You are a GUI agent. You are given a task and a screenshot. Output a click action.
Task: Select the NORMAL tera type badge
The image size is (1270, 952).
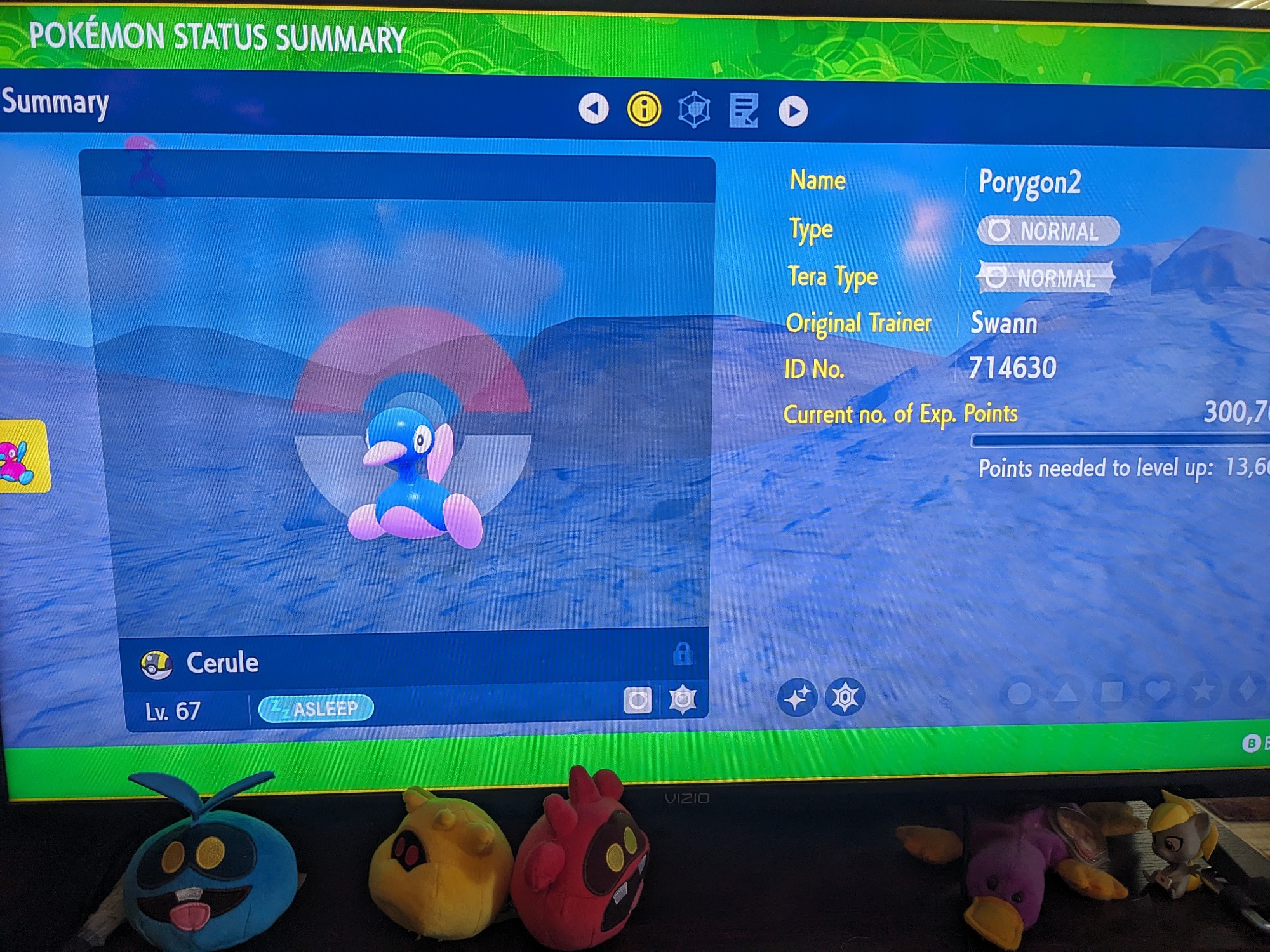point(1045,277)
